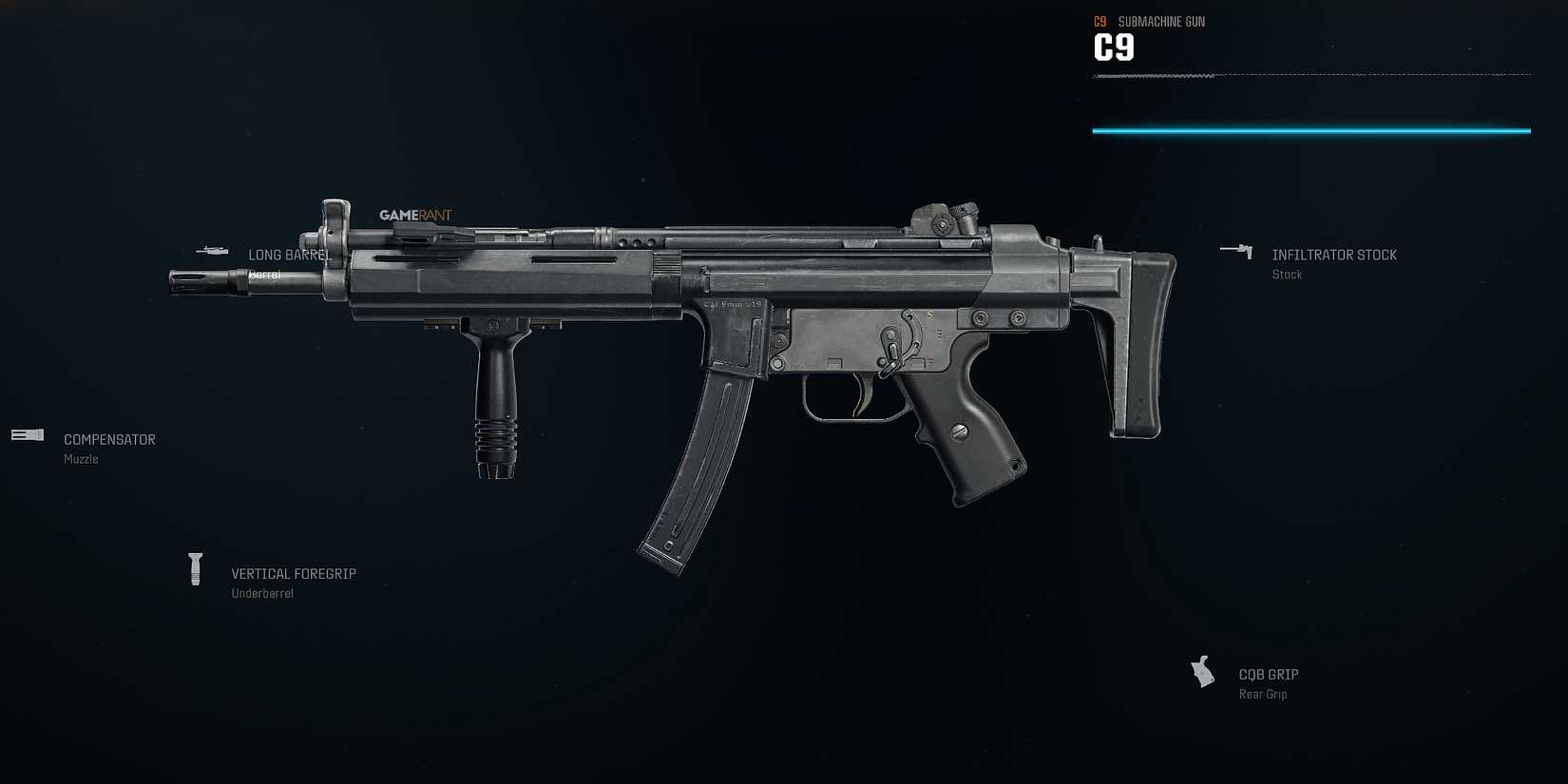Viewport: 1568px width, 784px height.
Task: Click the CQB Grip attachment icon
Action: click(1203, 671)
